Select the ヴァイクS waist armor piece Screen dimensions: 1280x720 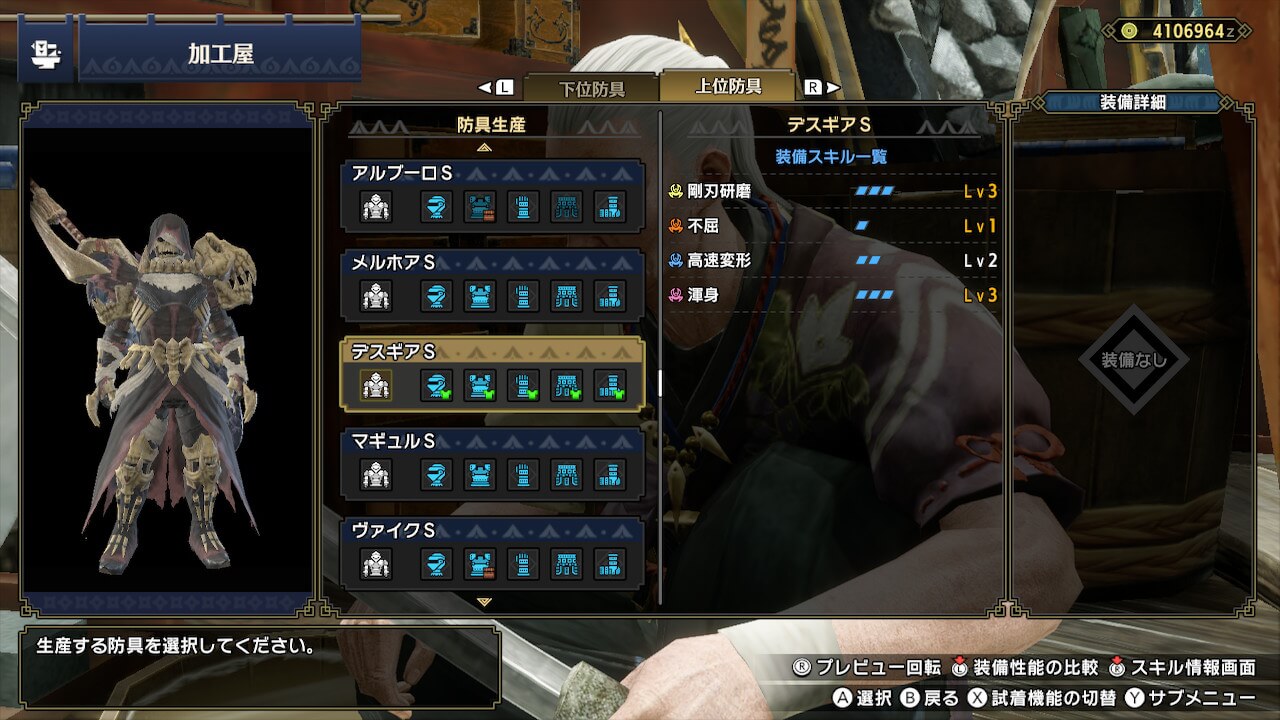tap(567, 563)
